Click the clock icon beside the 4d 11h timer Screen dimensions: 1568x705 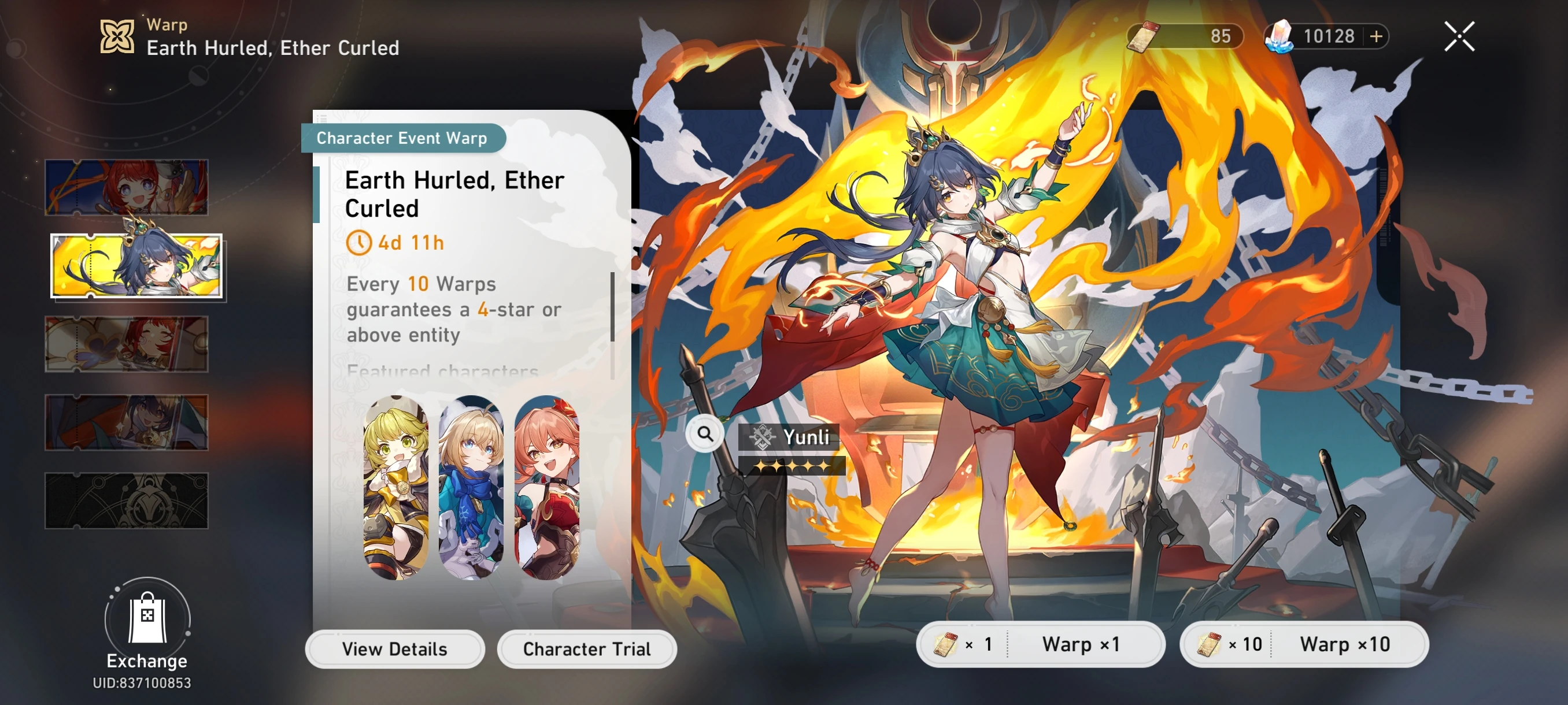[x=361, y=243]
